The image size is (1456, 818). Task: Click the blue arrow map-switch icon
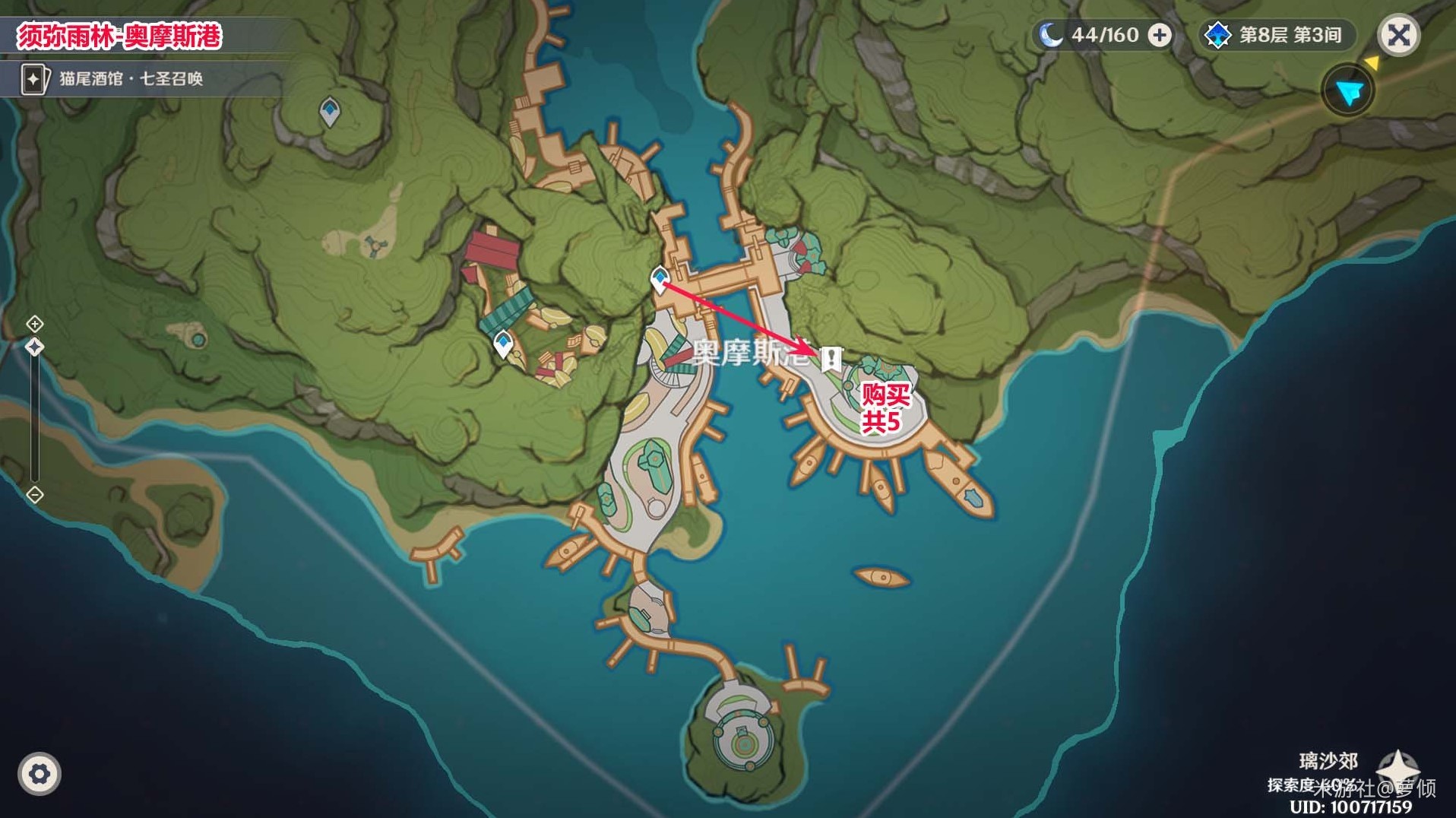(x=1349, y=91)
